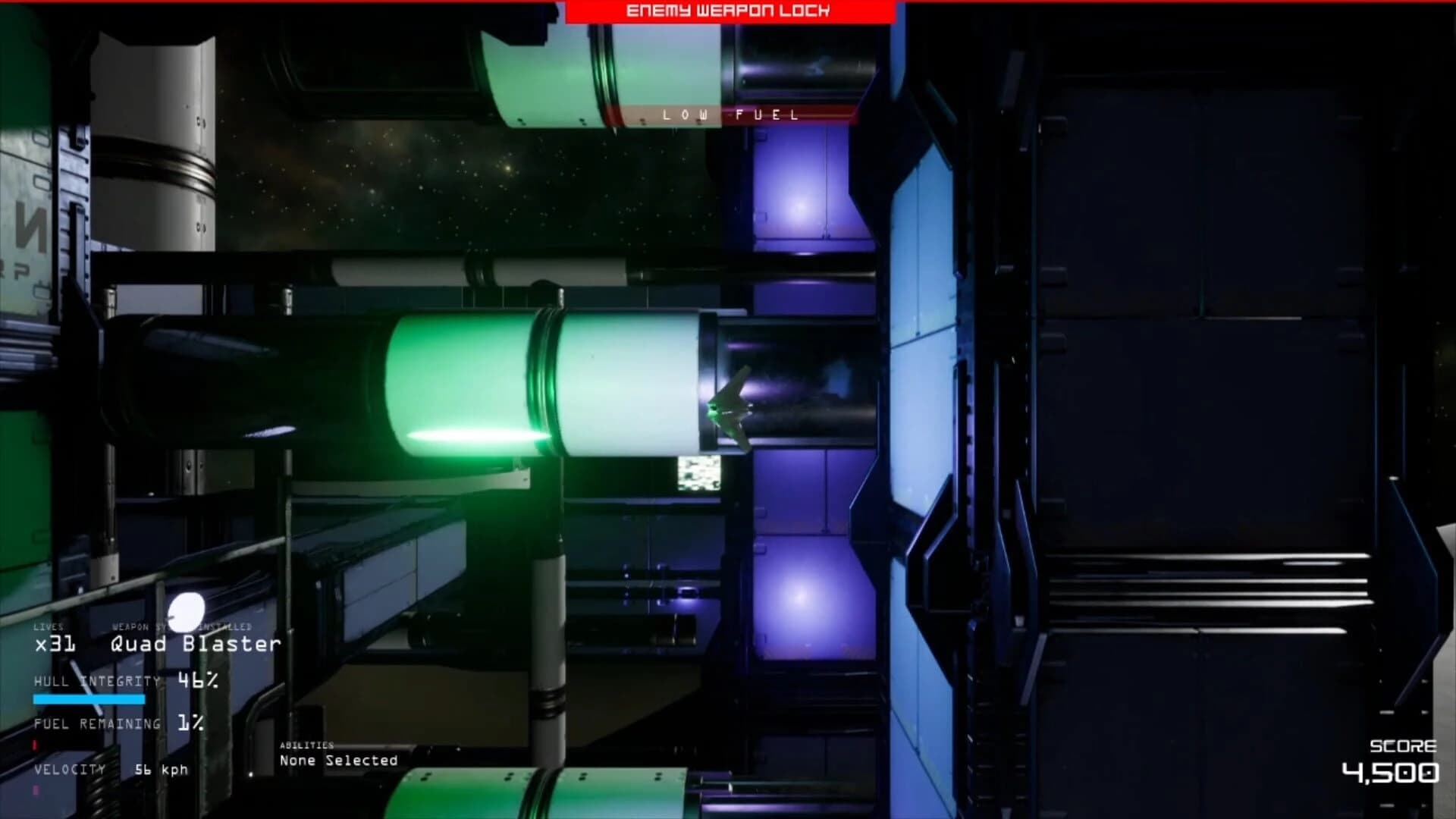
Task: Click the SCORE label reading 4,500
Action: 1404,747
